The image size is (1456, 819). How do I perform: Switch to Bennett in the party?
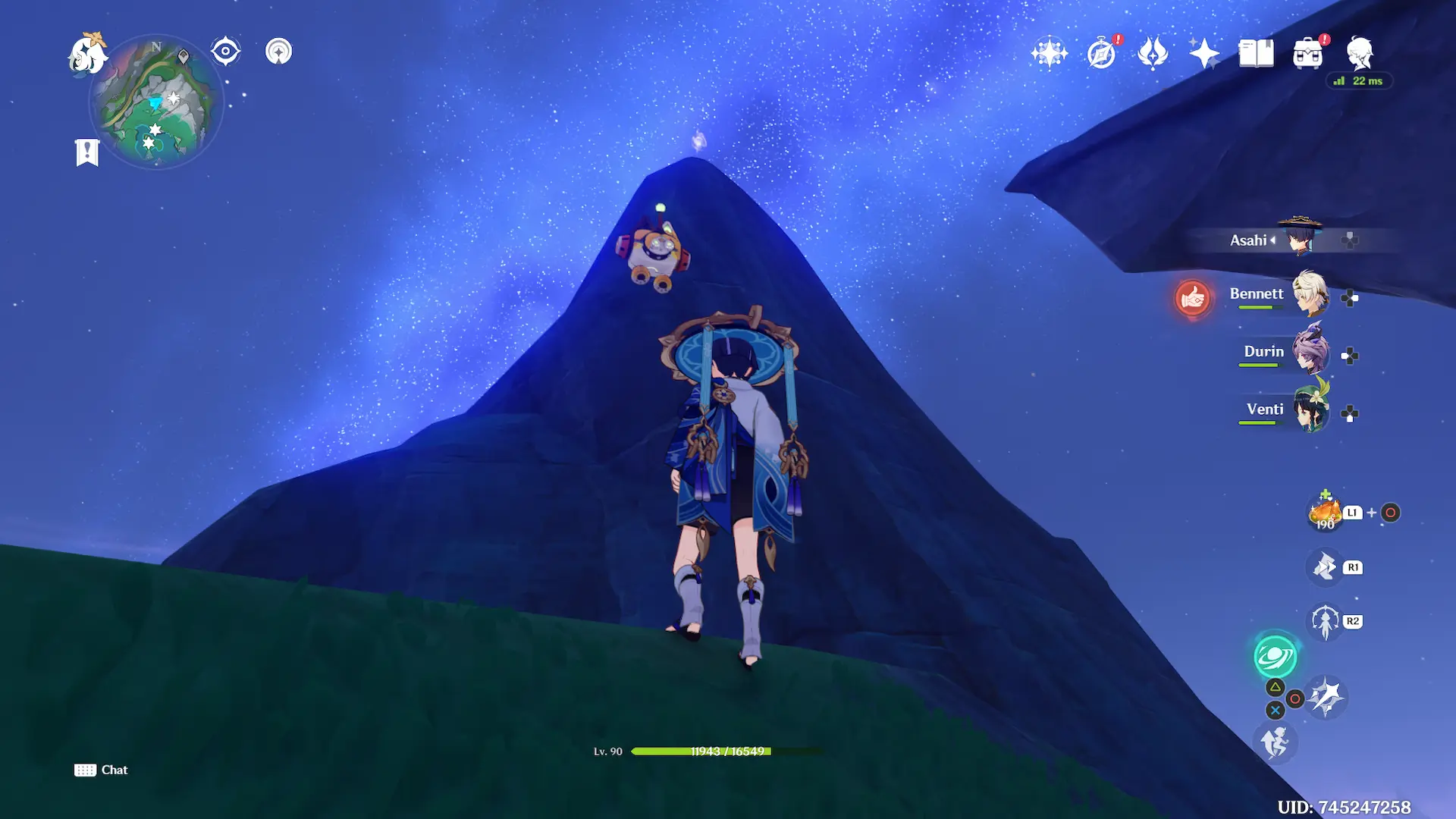[1309, 294]
